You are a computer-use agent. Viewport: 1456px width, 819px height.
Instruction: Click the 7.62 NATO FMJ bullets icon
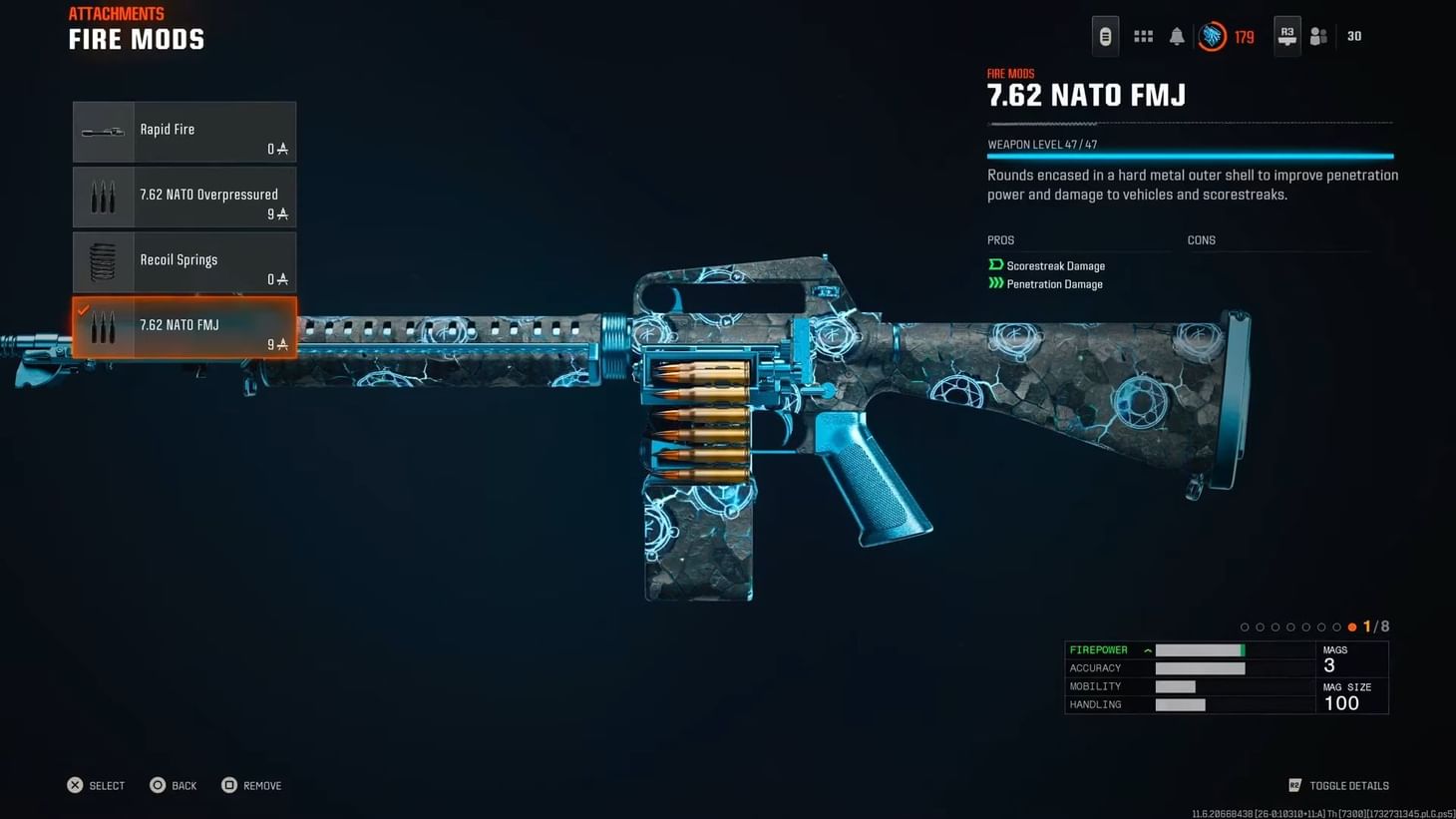(103, 327)
